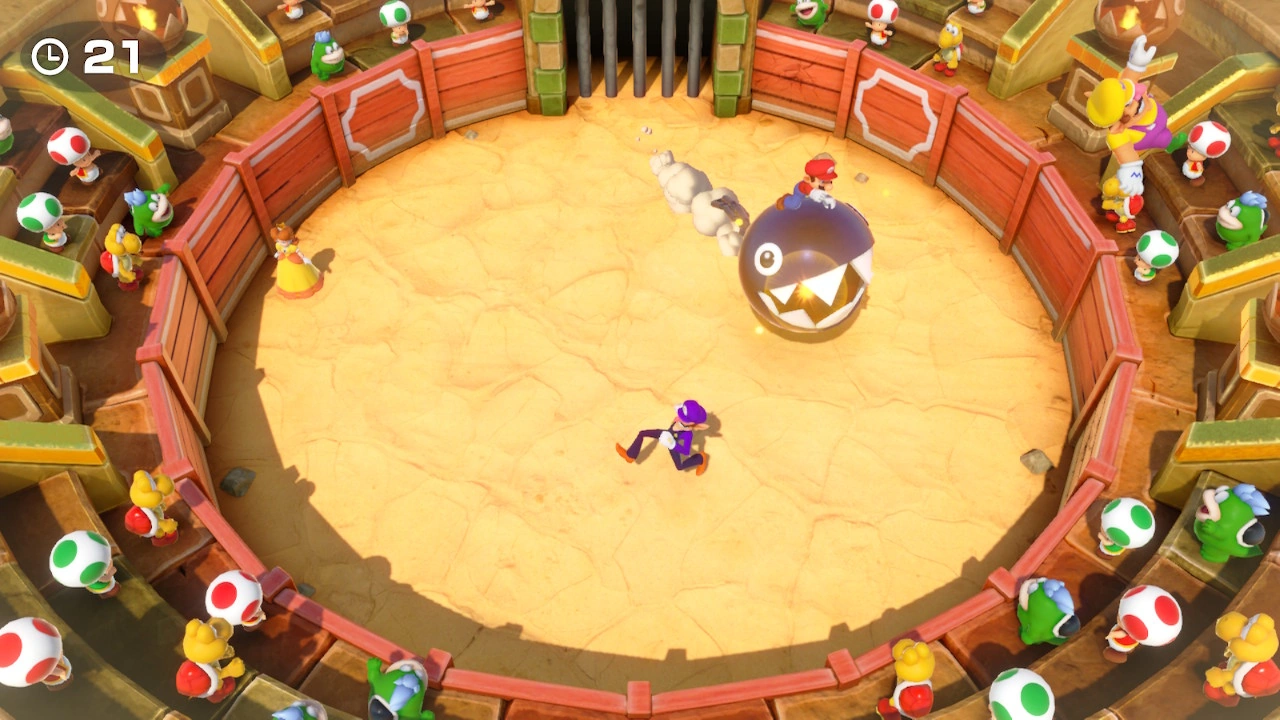Viewport: 1280px width, 720px height.
Task: Click the number 21 on the timer
Action: 110,57
